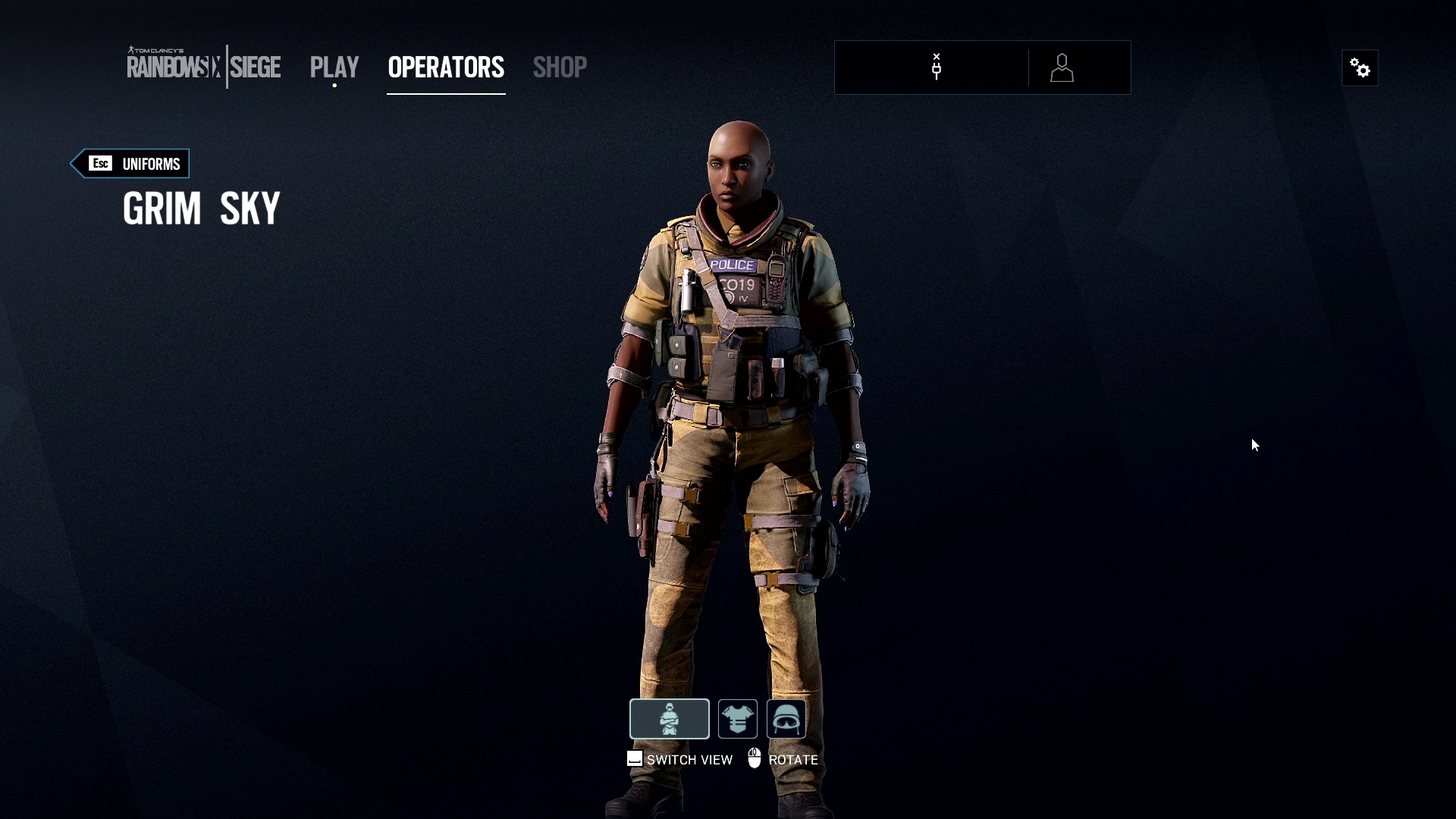The width and height of the screenshot is (1456, 819).
Task: Switch to the SHOP tab
Action: (560, 67)
